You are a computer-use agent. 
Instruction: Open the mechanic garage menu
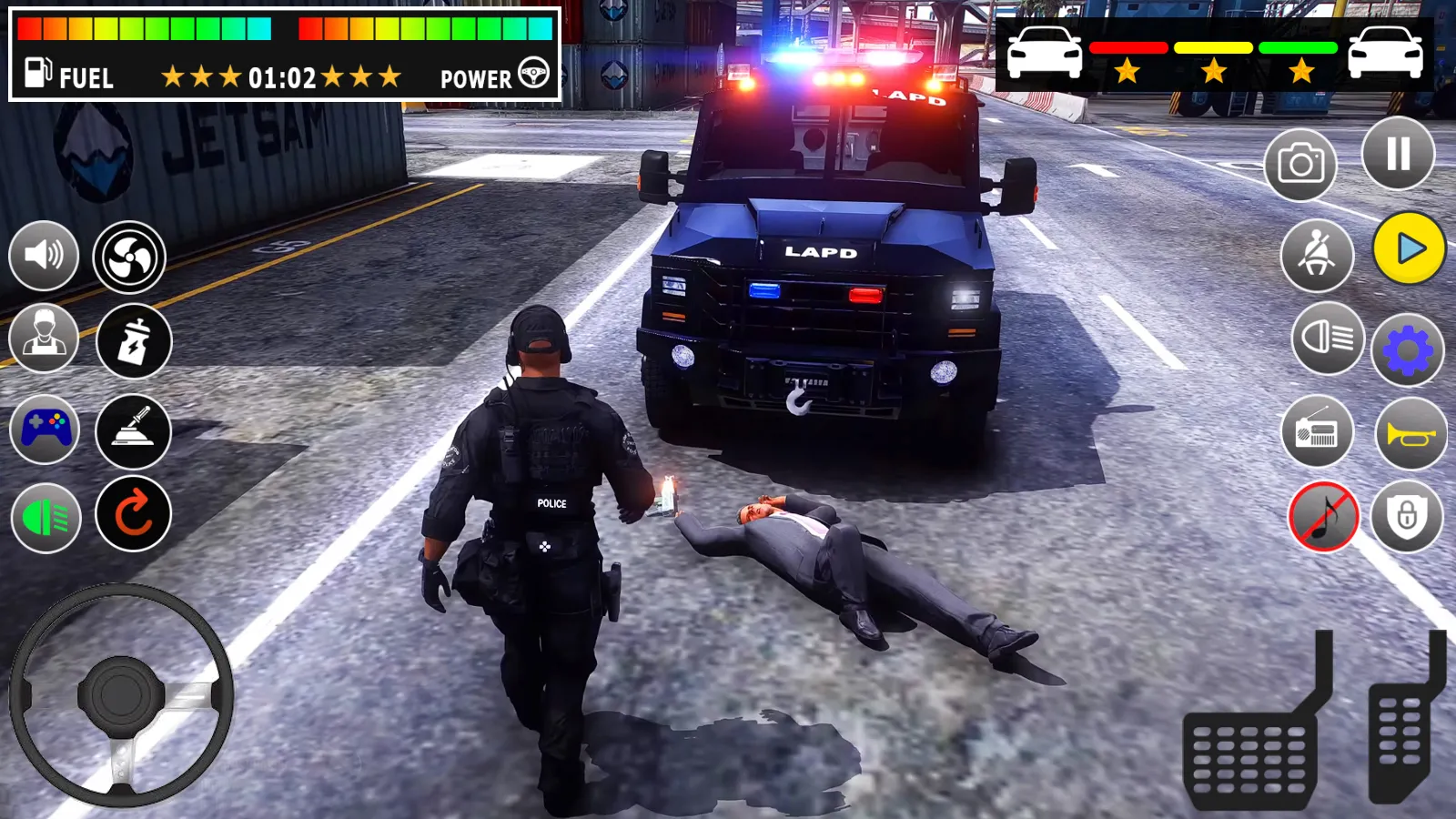coord(44,341)
